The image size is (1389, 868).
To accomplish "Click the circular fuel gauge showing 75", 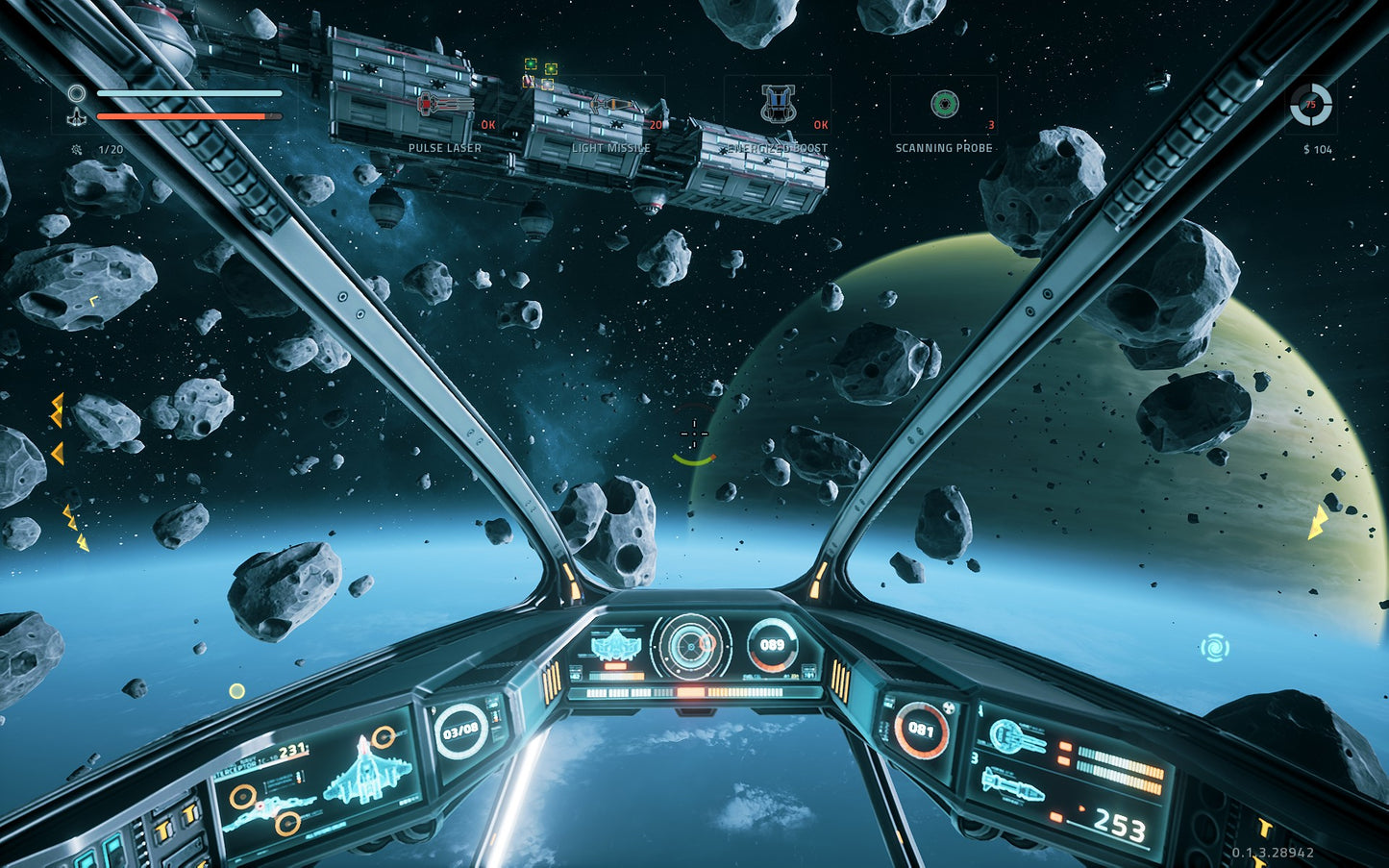I will pyautogui.click(x=1310, y=106).
